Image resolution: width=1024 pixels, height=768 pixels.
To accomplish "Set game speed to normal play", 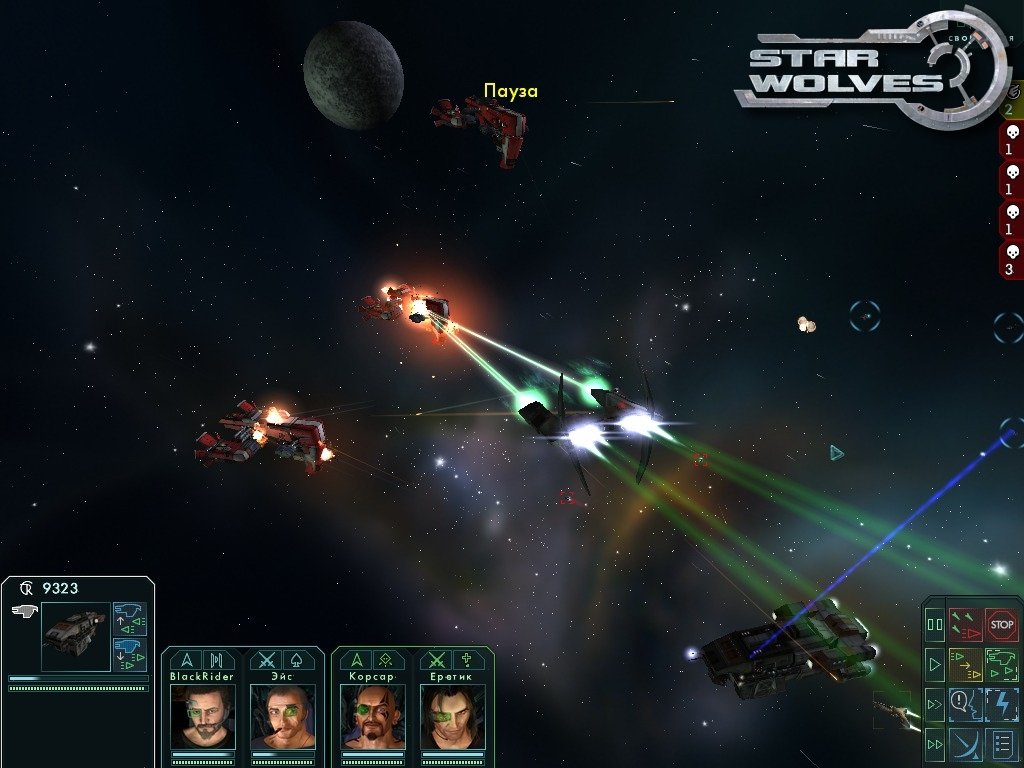I will [935, 664].
